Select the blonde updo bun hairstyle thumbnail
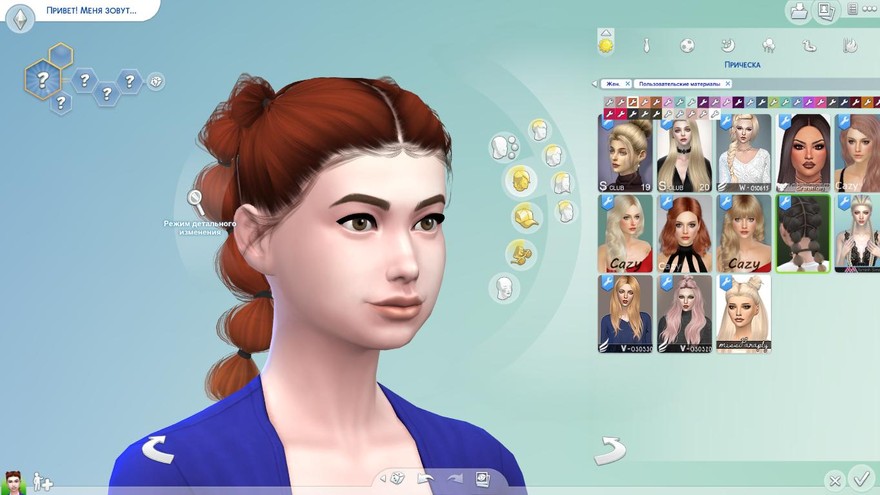880x495 pixels. pyautogui.click(x=625, y=152)
